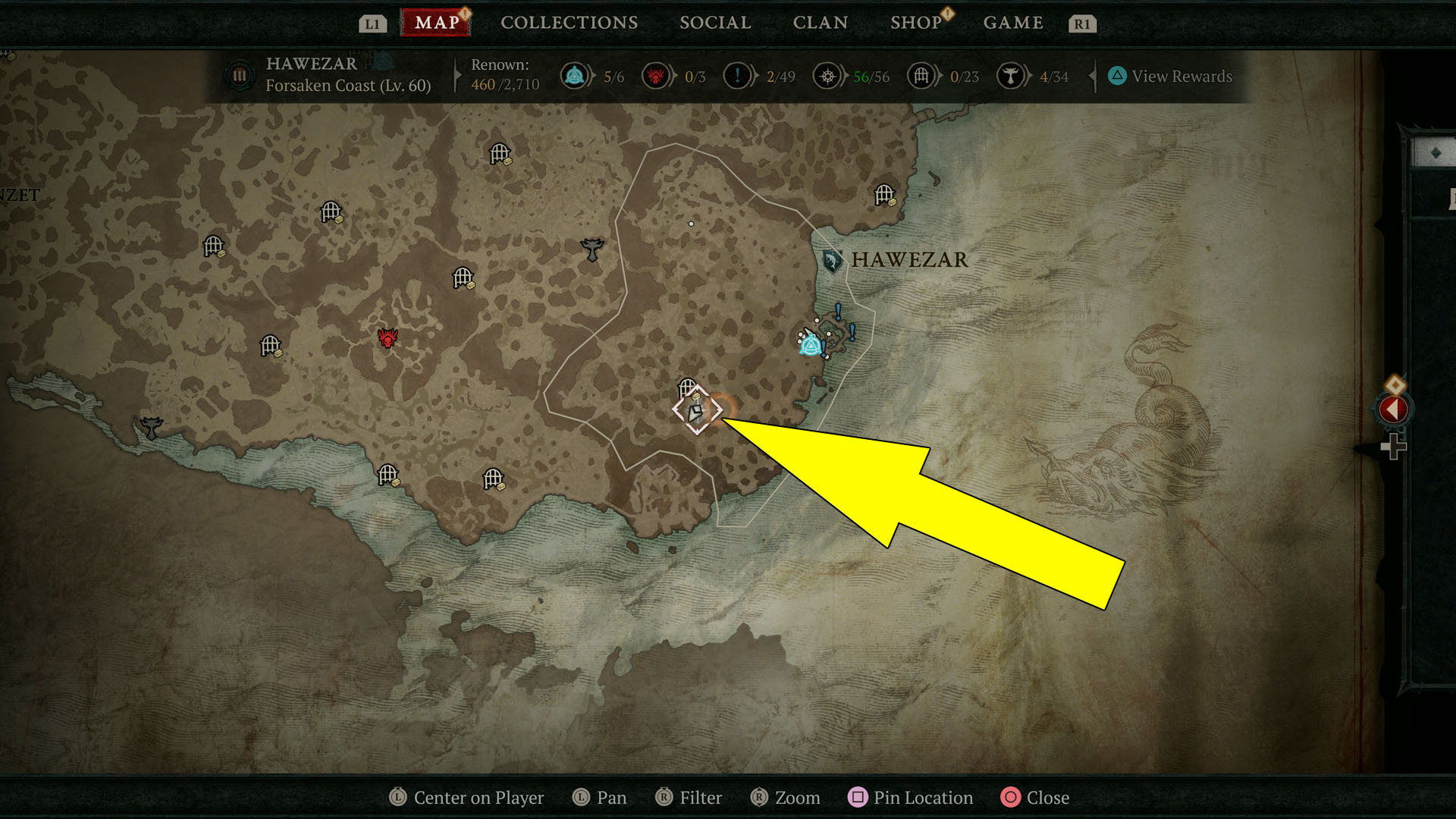Click the waypoints renown counter icon
This screenshot has width=1456, height=819.
(x=574, y=77)
